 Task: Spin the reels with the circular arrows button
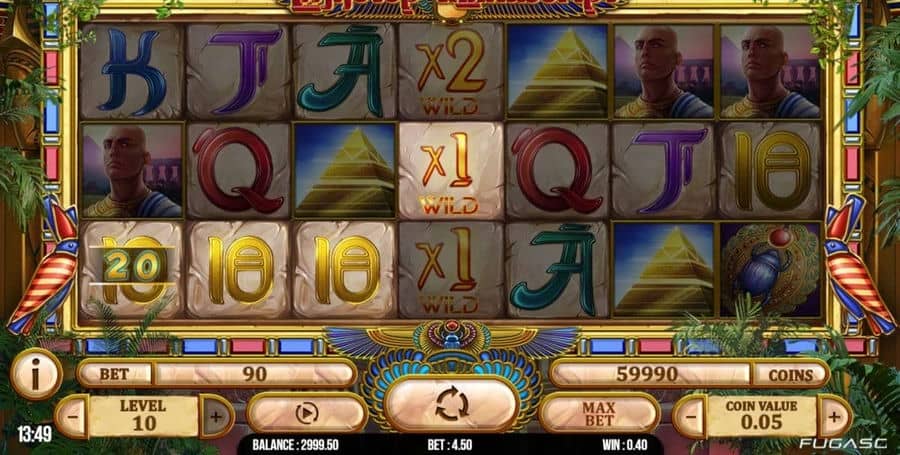point(450,406)
